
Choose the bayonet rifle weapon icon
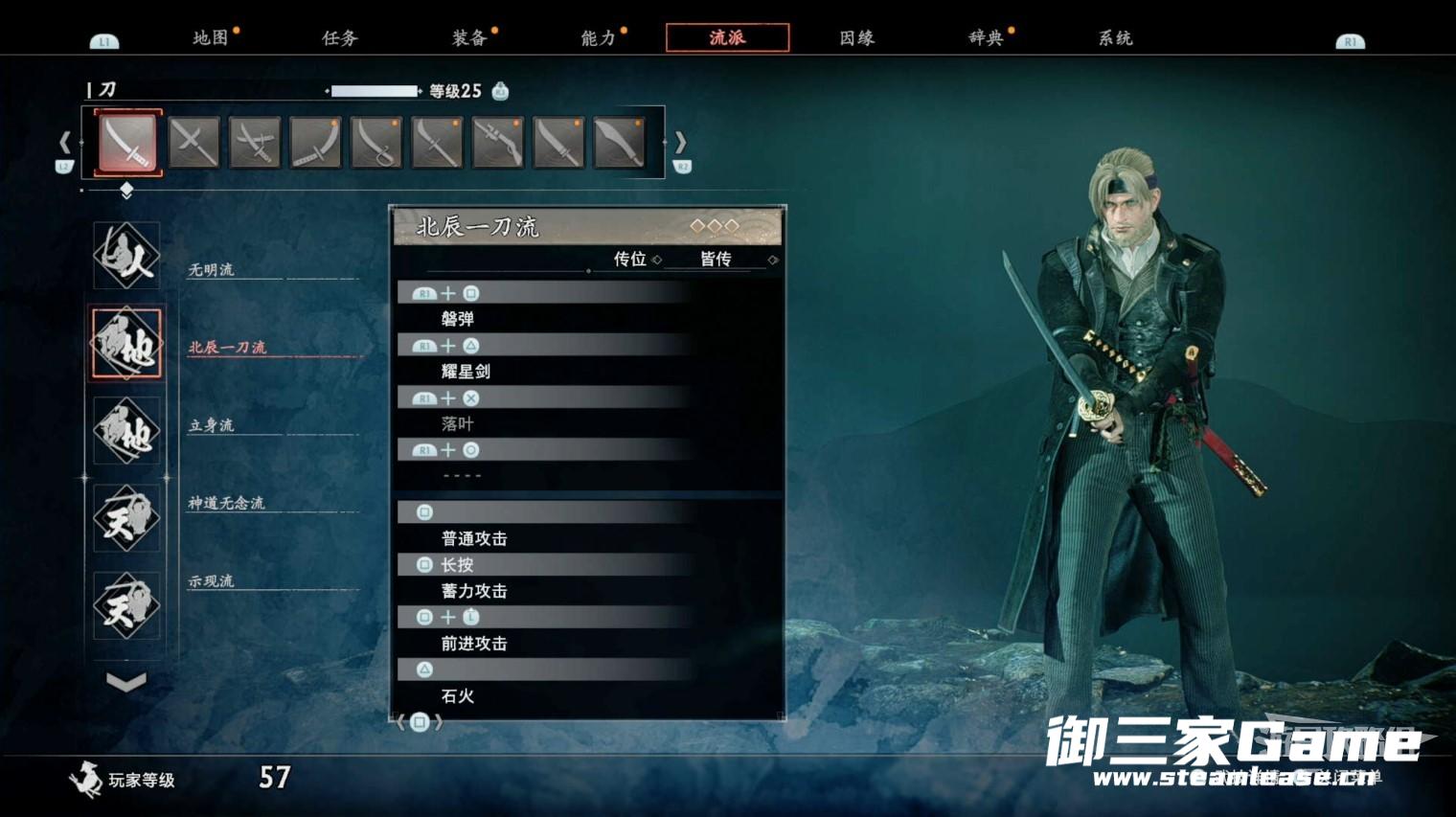(498, 143)
